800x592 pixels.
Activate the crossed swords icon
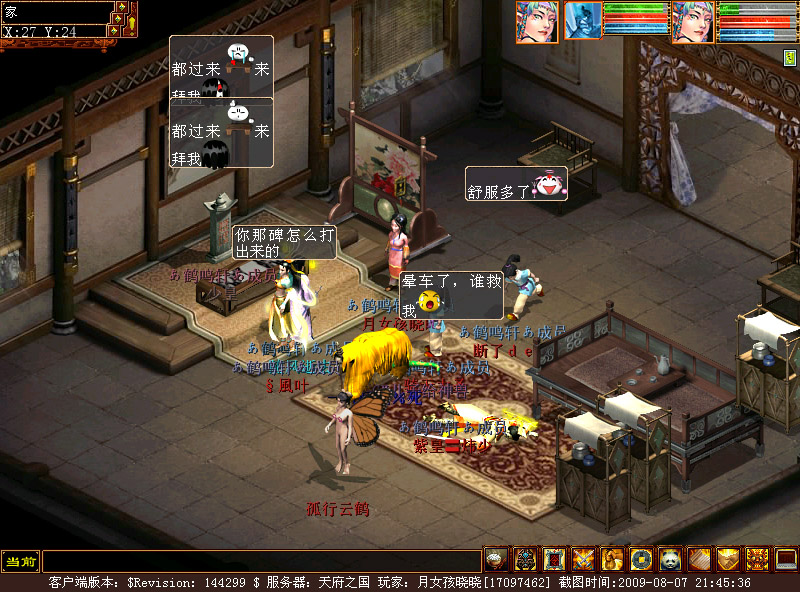(583, 559)
